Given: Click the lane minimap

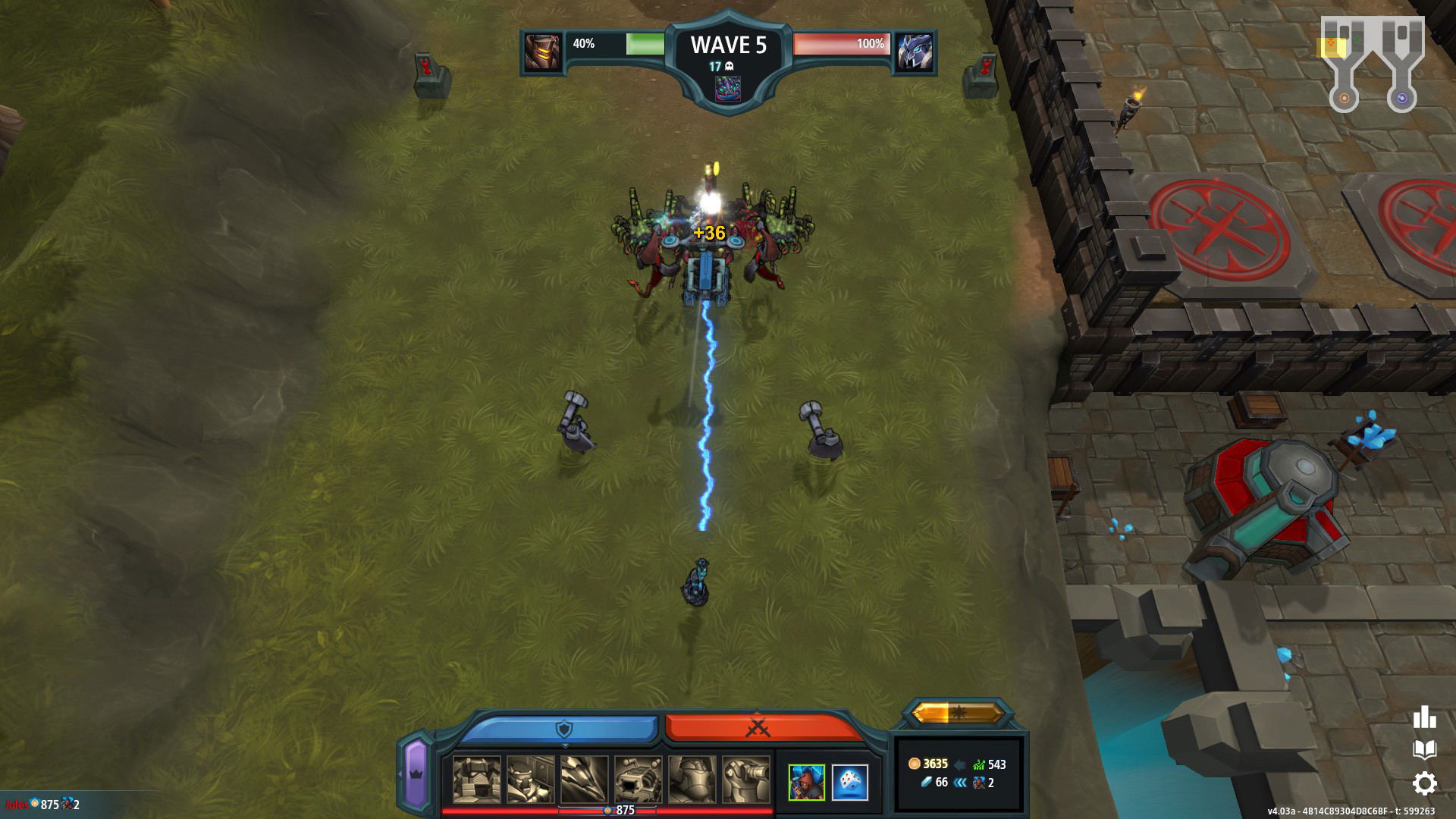Looking at the screenshot, I should tap(1373, 64).
